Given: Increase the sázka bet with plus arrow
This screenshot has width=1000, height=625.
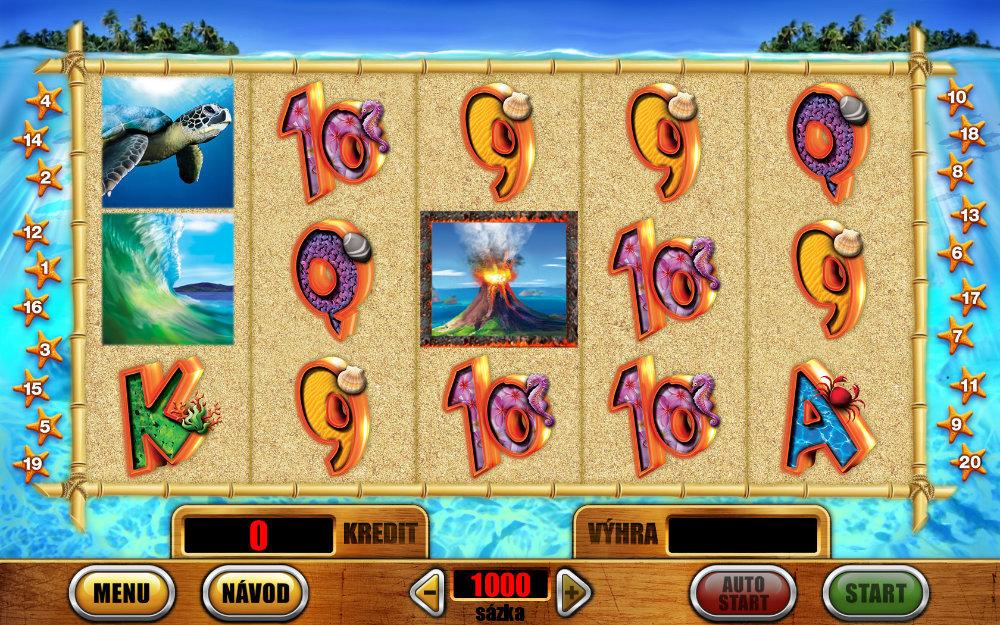Looking at the screenshot, I should [573, 593].
